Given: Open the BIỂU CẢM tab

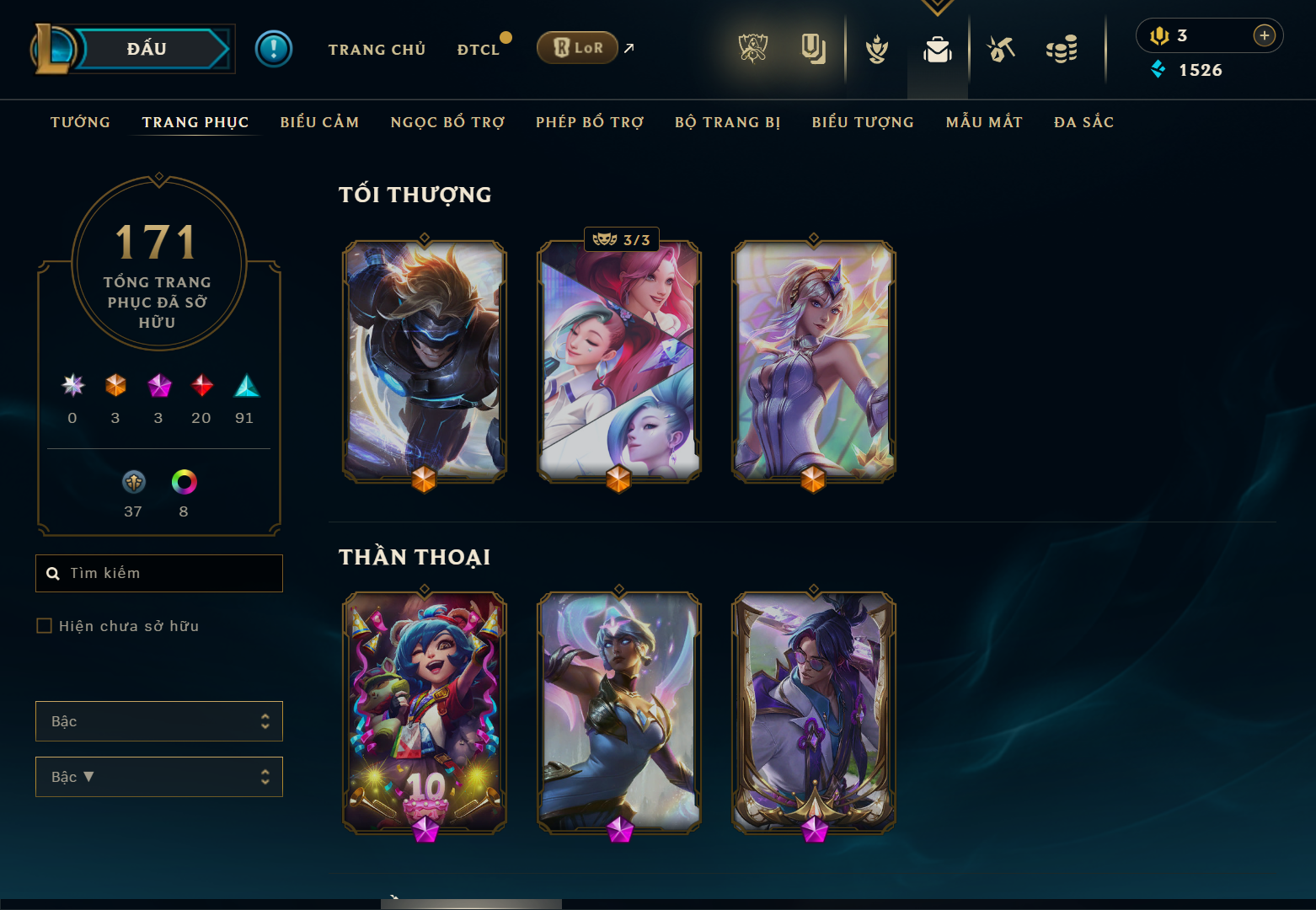Looking at the screenshot, I should pos(319,122).
